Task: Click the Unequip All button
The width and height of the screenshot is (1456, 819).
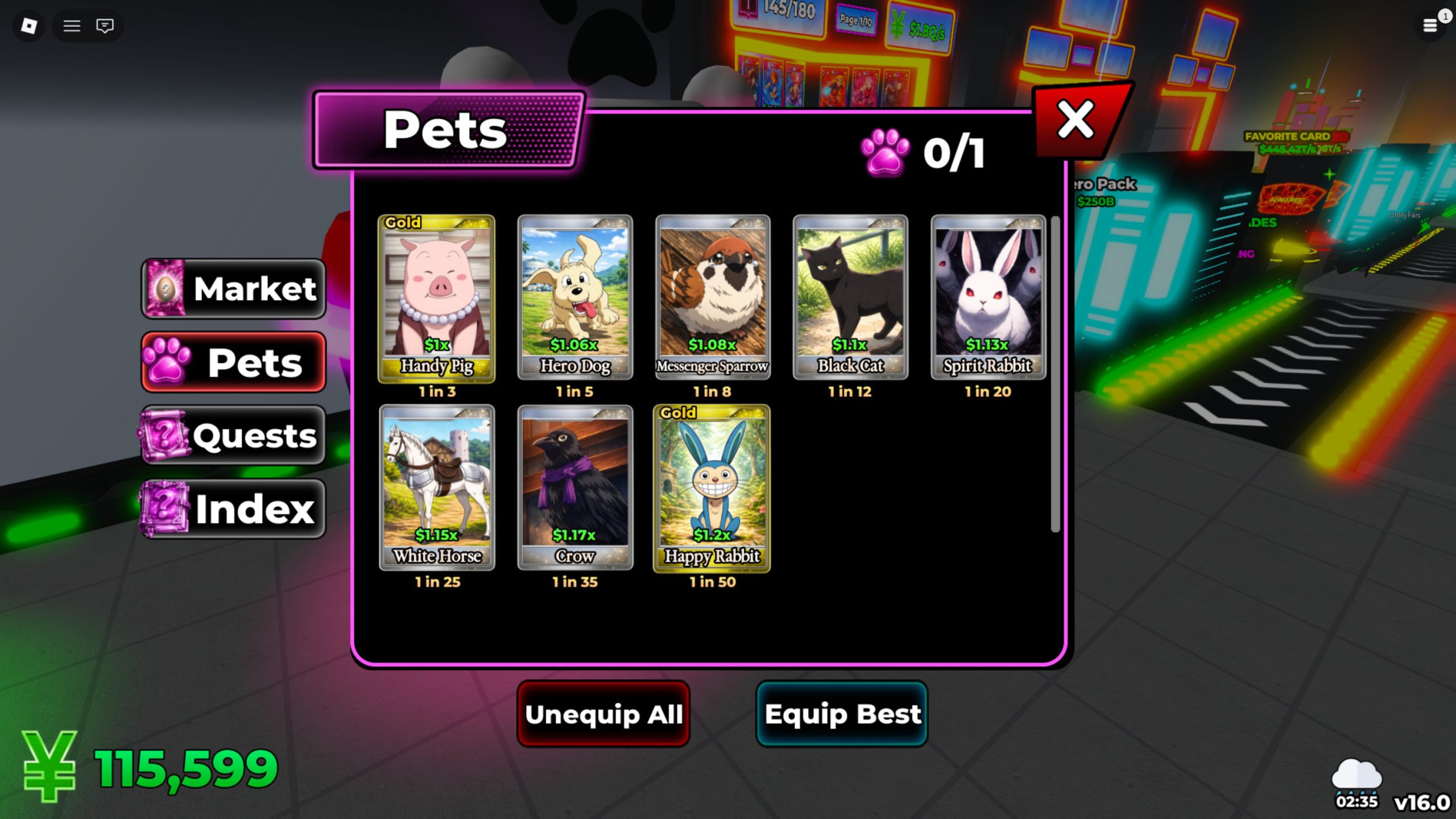Action: (x=603, y=714)
